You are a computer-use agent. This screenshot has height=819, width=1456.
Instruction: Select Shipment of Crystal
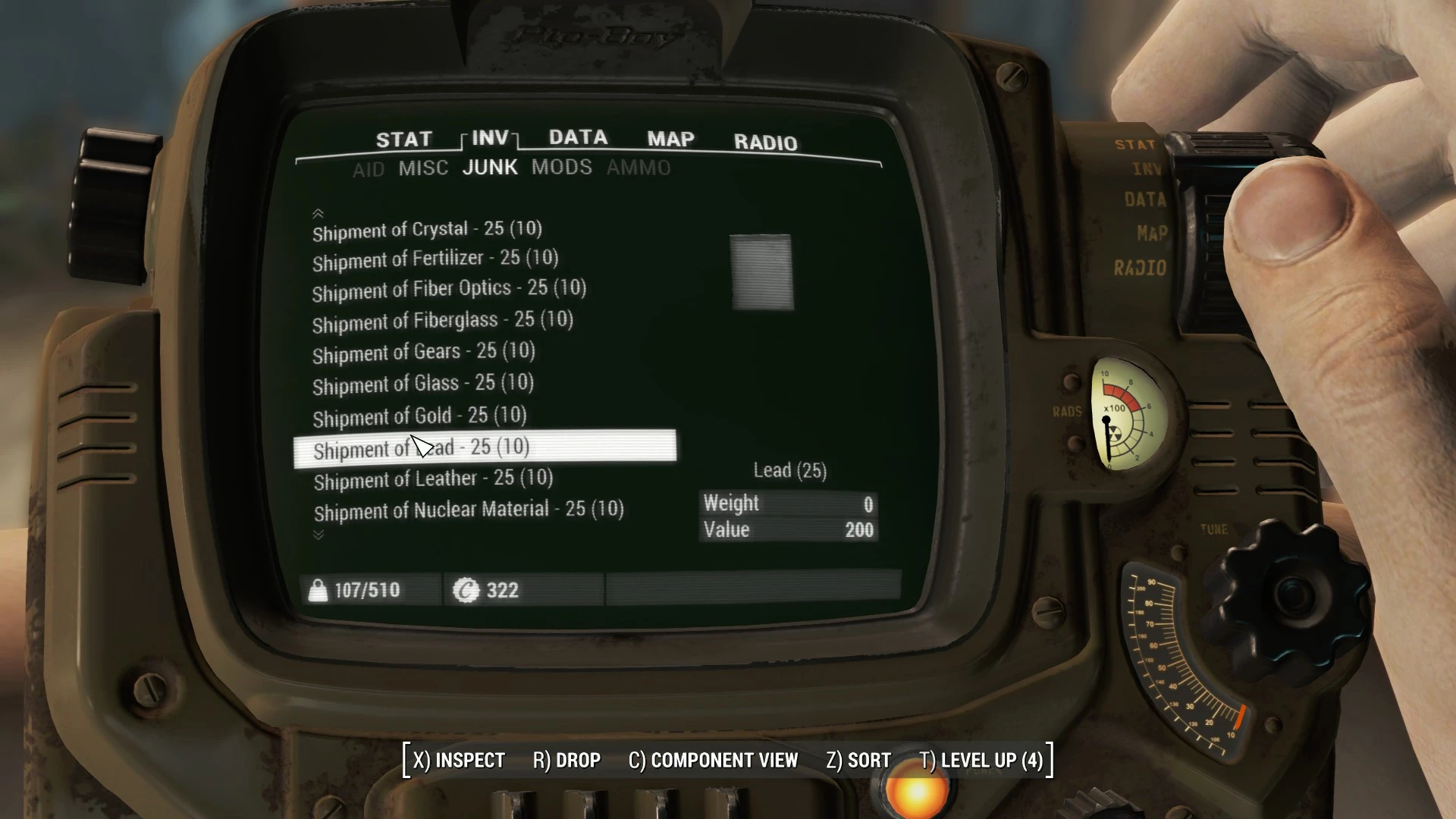pyautogui.click(x=427, y=230)
